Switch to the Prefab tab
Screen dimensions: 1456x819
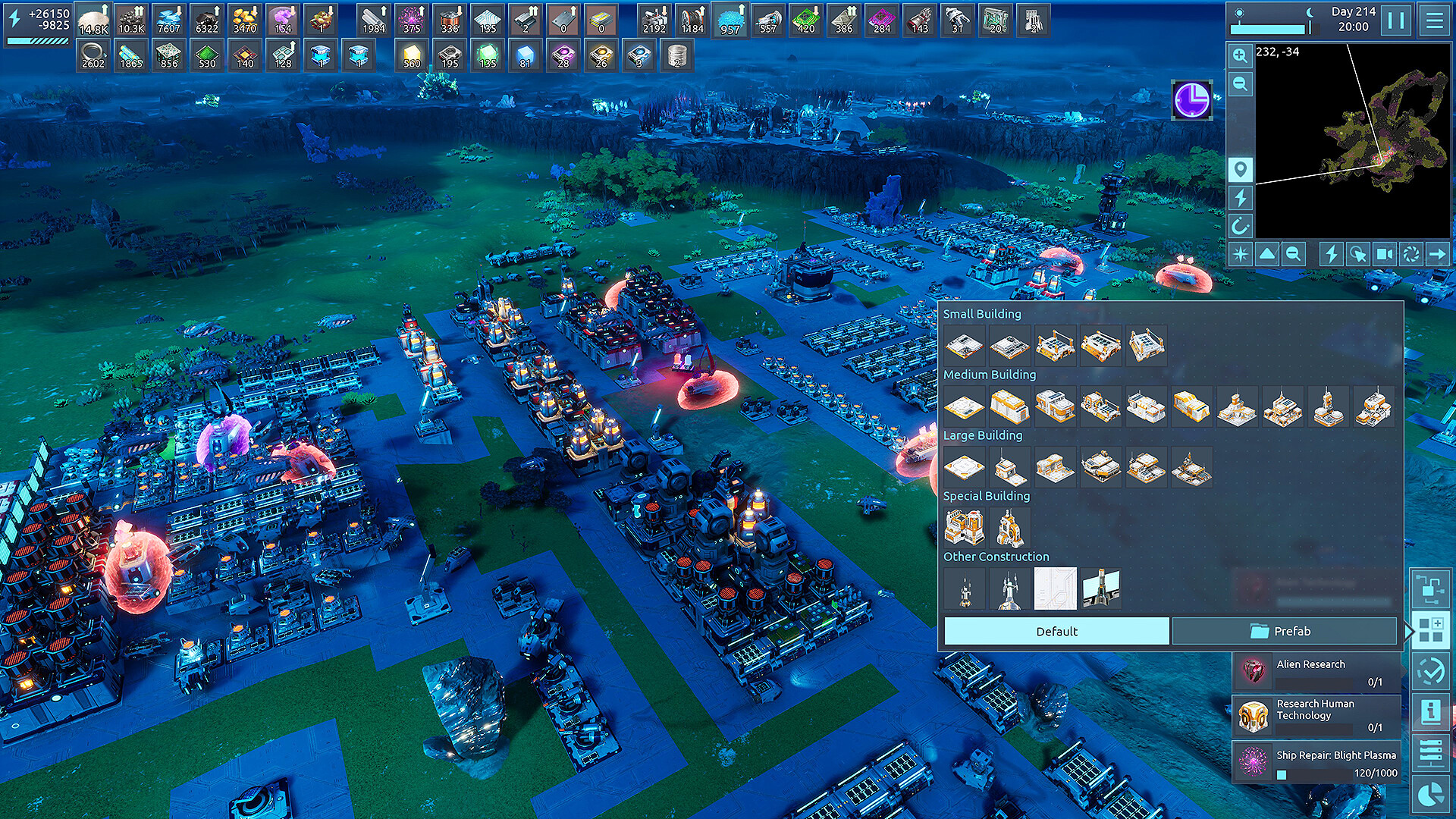coord(1285,630)
